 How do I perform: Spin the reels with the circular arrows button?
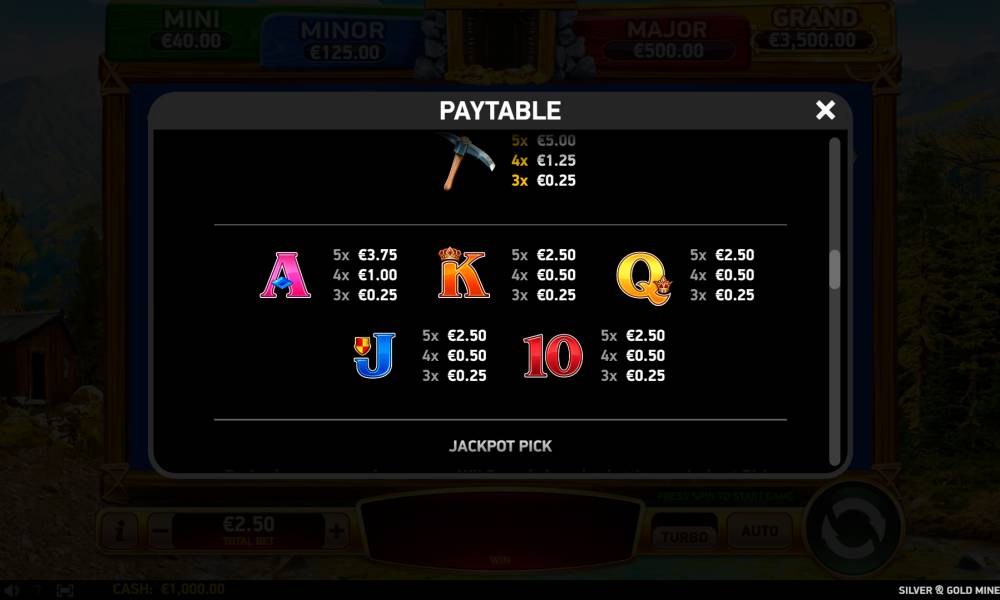pos(853,528)
